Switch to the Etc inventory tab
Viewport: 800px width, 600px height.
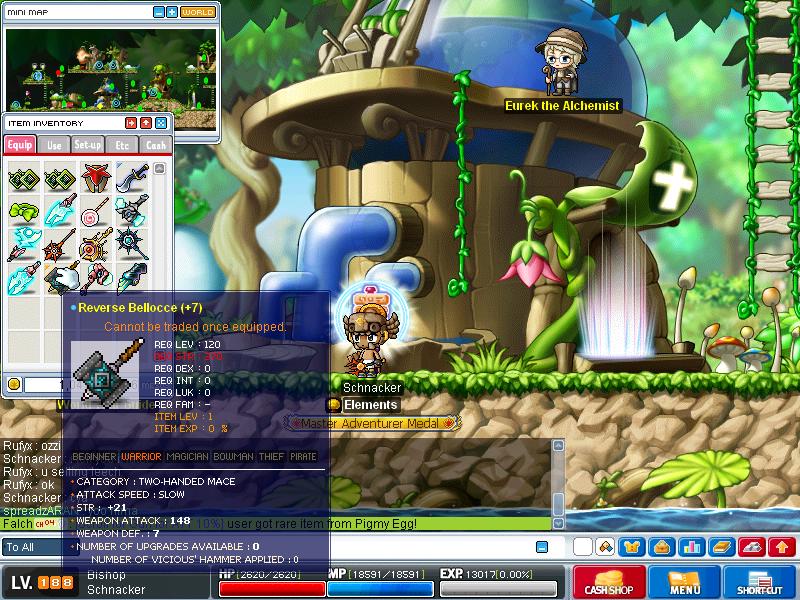coord(122,145)
